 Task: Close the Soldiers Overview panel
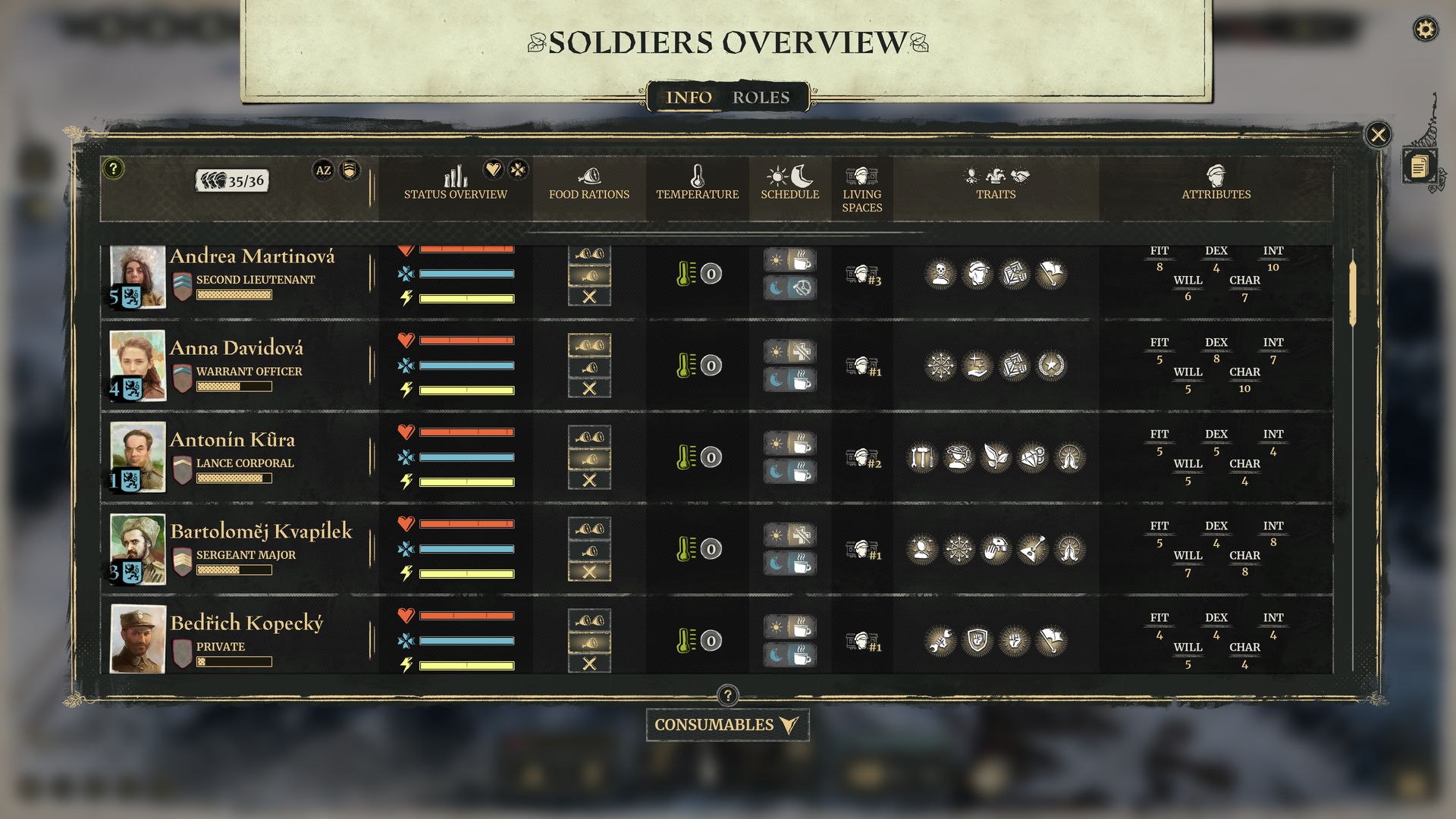[x=1378, y=135]
